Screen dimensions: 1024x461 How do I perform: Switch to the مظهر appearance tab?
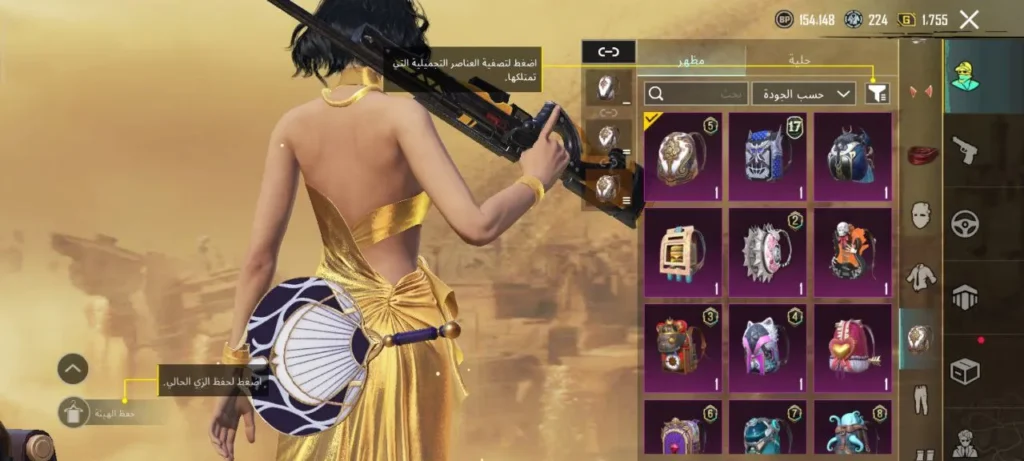[693, 60]
